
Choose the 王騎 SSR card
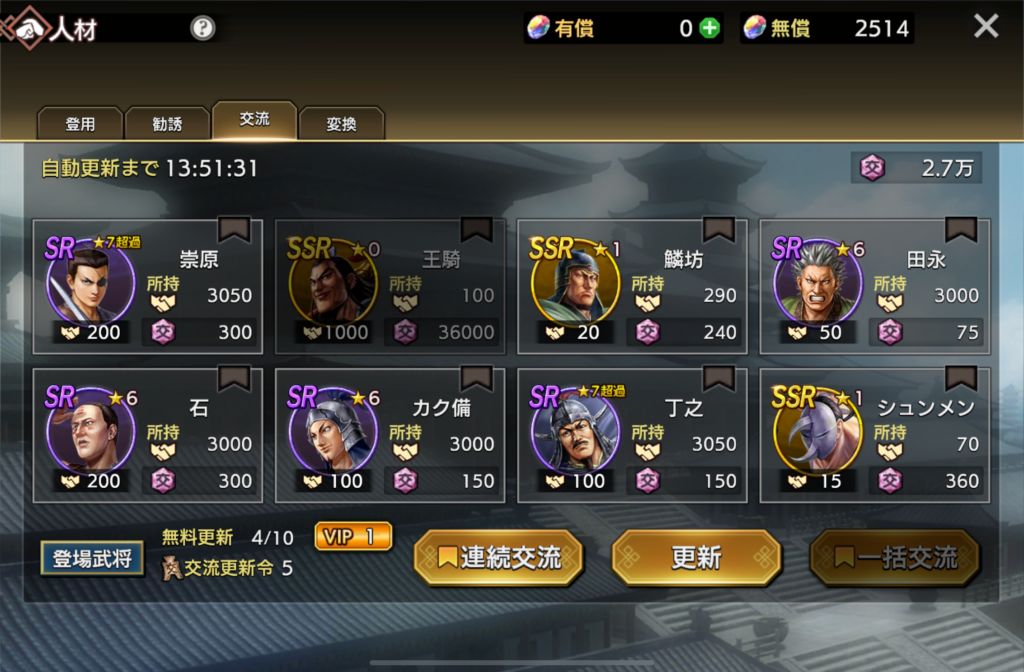coord(390,287)
